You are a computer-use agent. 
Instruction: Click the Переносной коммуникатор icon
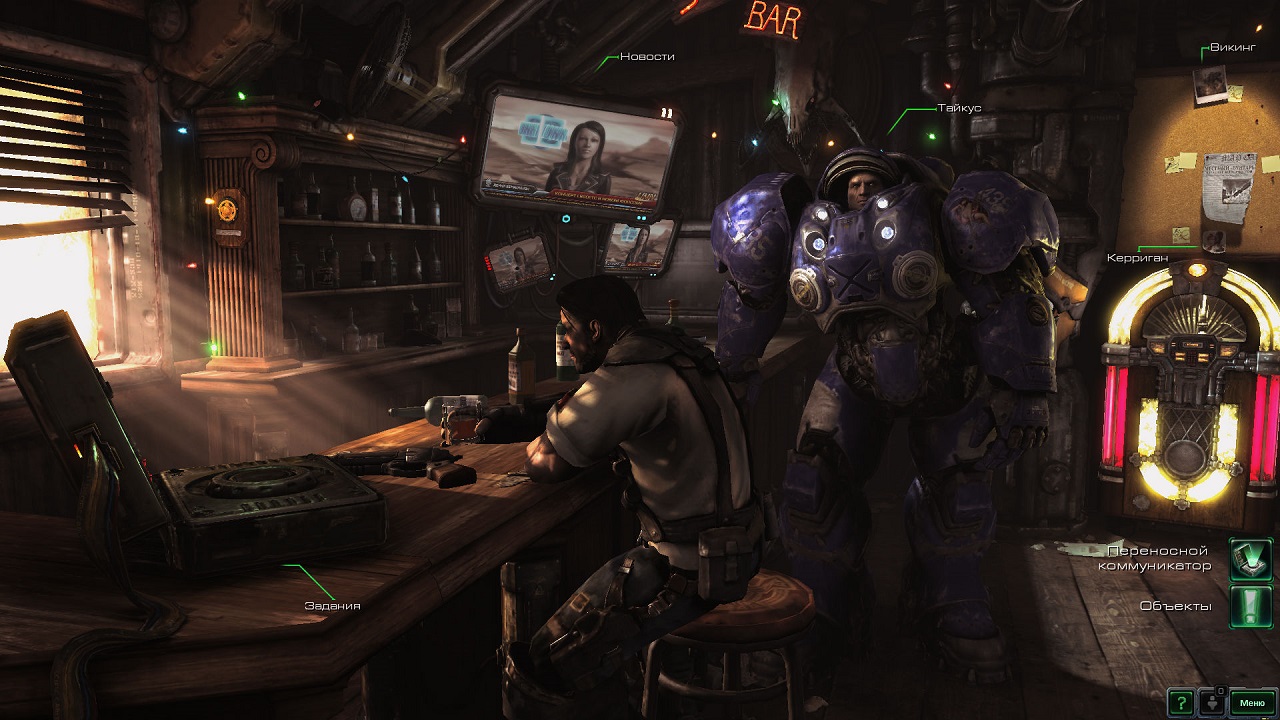(1249, 558)
